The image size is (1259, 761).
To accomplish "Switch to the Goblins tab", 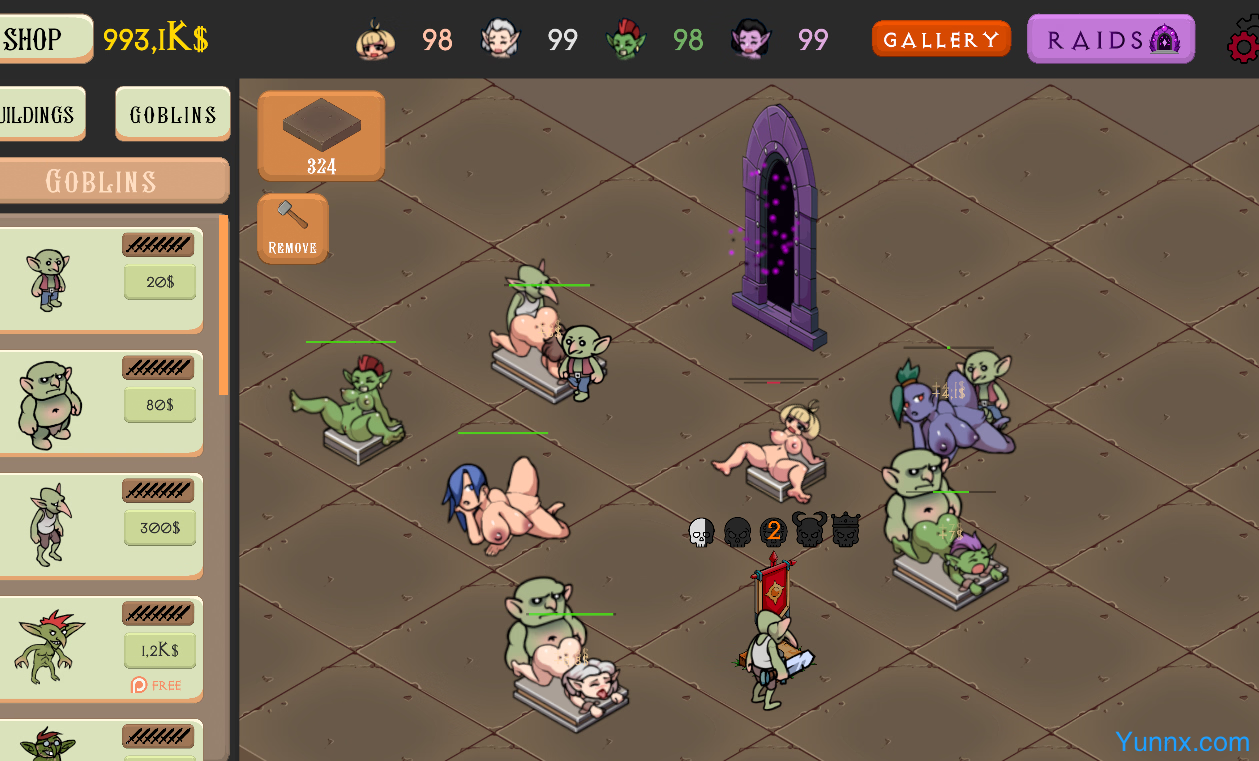I will point(172,114).
